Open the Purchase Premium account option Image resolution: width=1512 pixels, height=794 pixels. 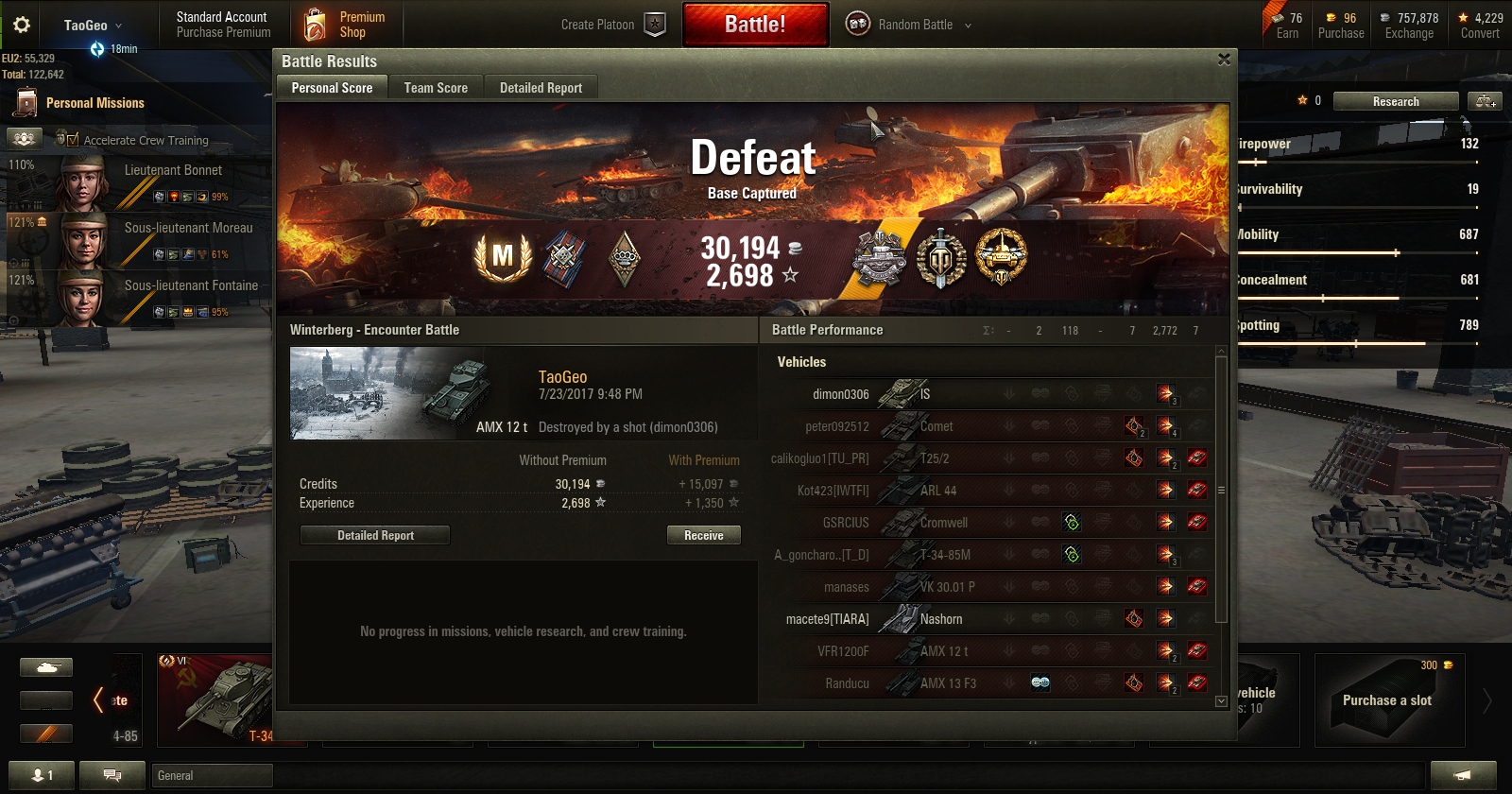click(223, 32)
